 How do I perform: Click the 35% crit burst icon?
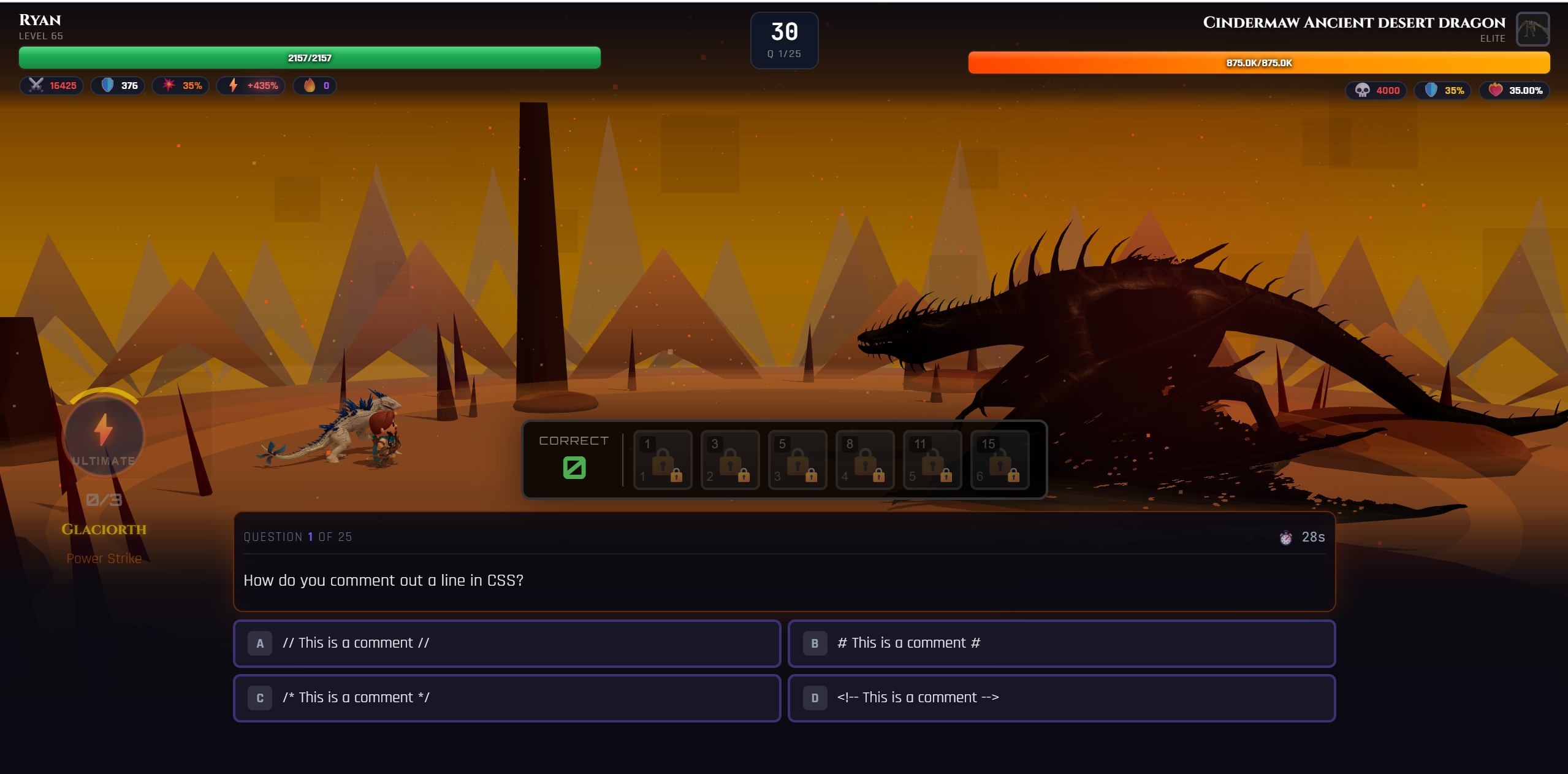[169, 86]
